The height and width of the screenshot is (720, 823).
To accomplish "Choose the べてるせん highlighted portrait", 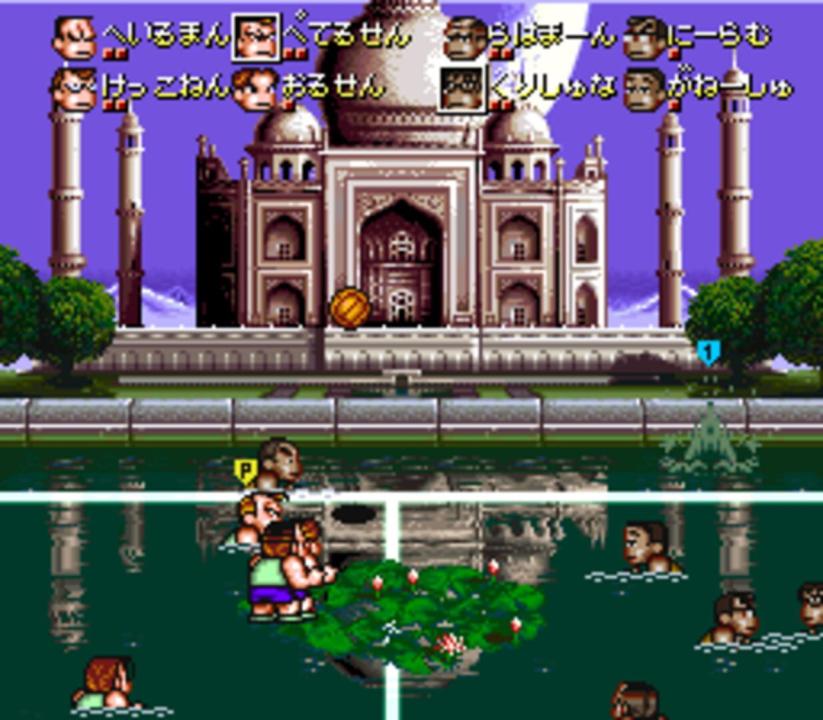I will (x=255, y=38).
